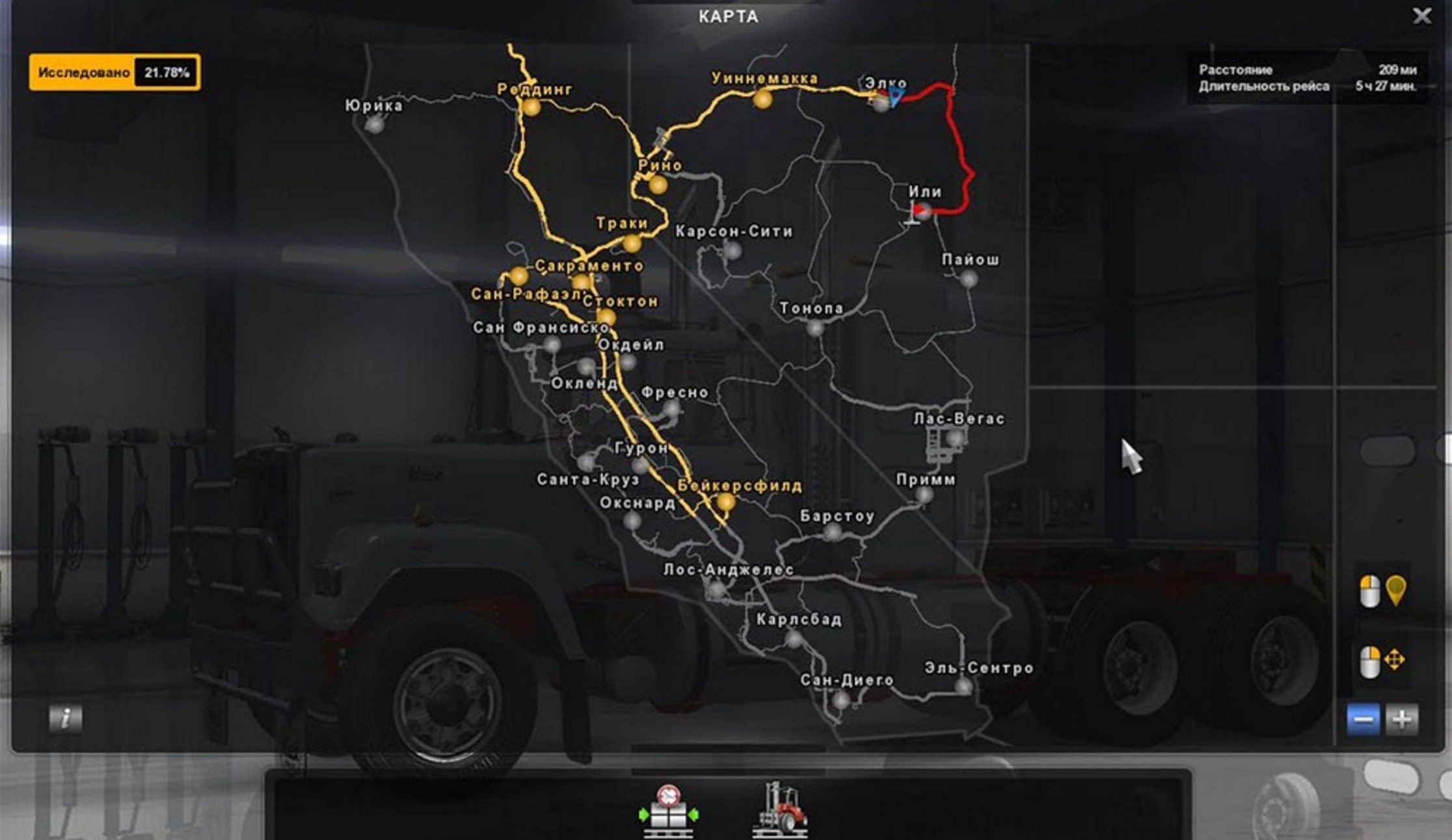Zoom in the map with the plus button
This screenshot has width=1452, height=840.
click(1402, 720)
